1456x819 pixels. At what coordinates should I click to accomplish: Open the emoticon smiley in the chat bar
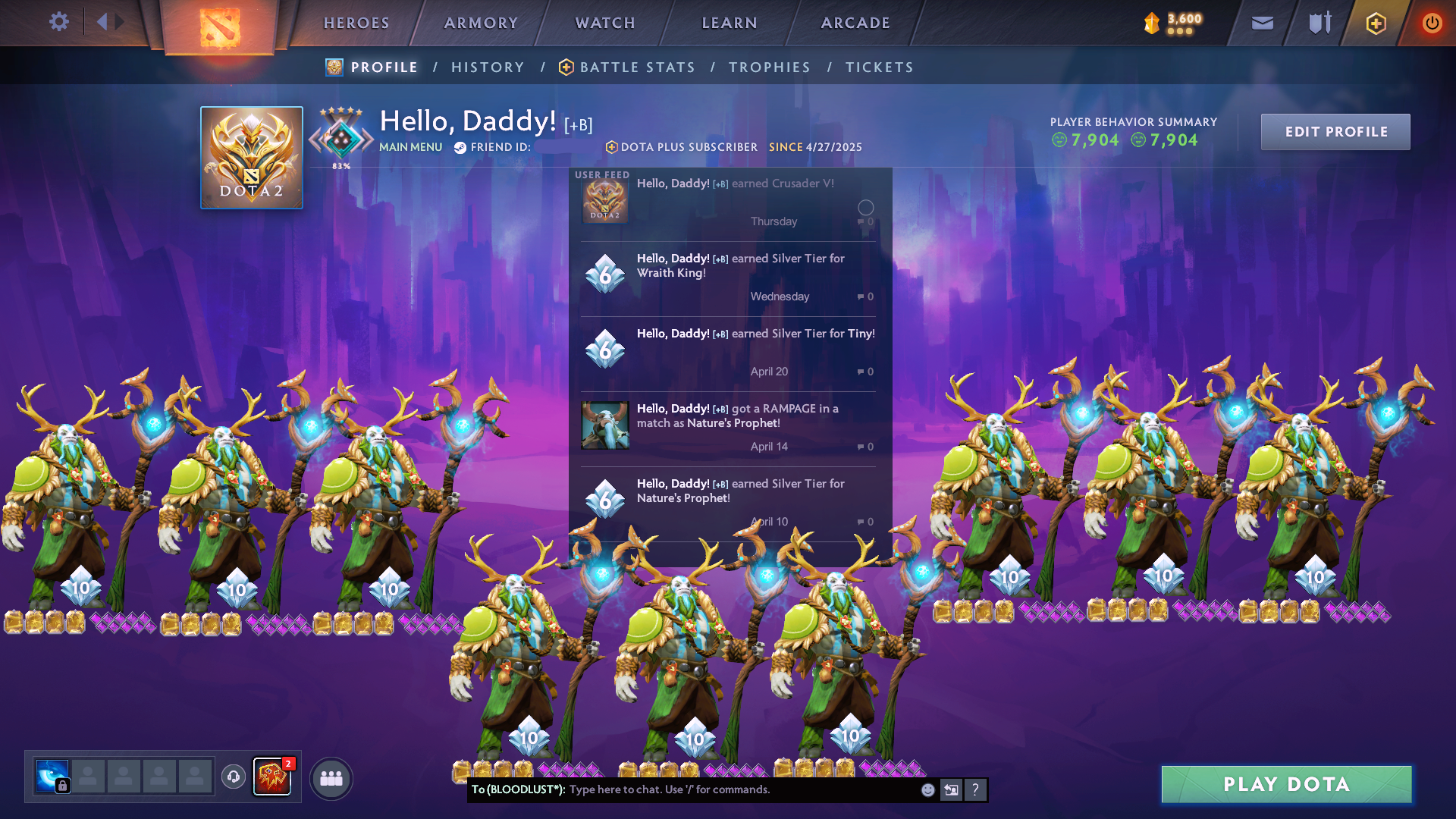tap(927, 790)
